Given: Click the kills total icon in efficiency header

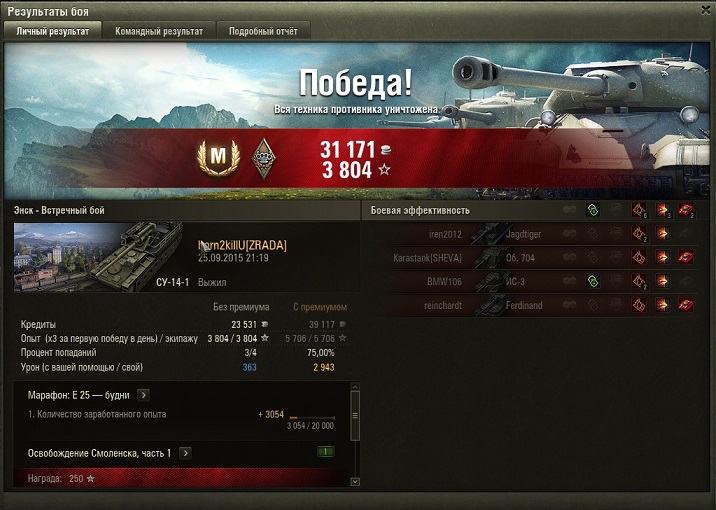Looking at the screenshot, I should tap(685, 210).
